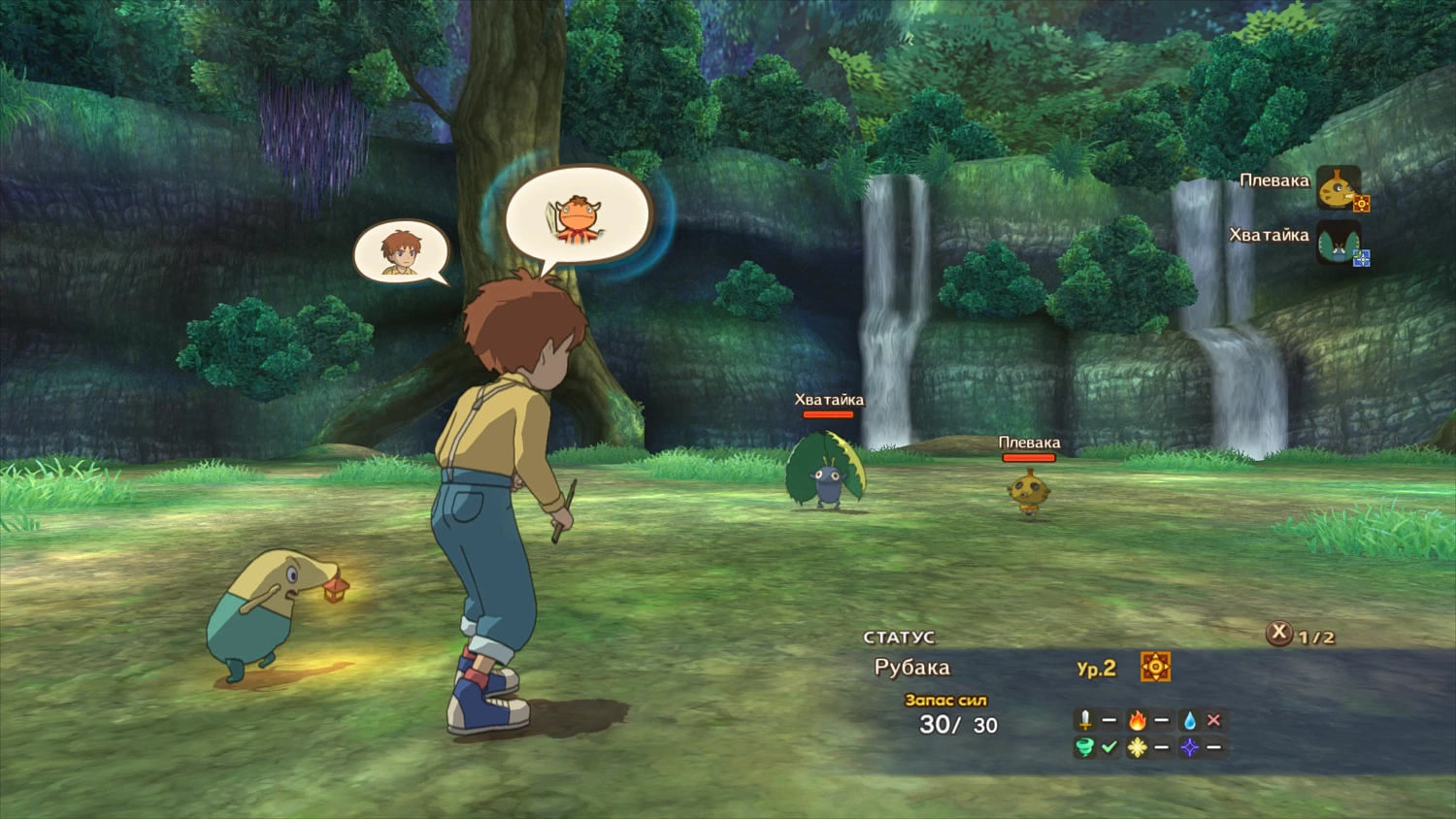Image resolution: width=1456 pixels, height=819 pixels.
Task: Toggle the dash indicator next to fire icon
Action: (1161, 720)
